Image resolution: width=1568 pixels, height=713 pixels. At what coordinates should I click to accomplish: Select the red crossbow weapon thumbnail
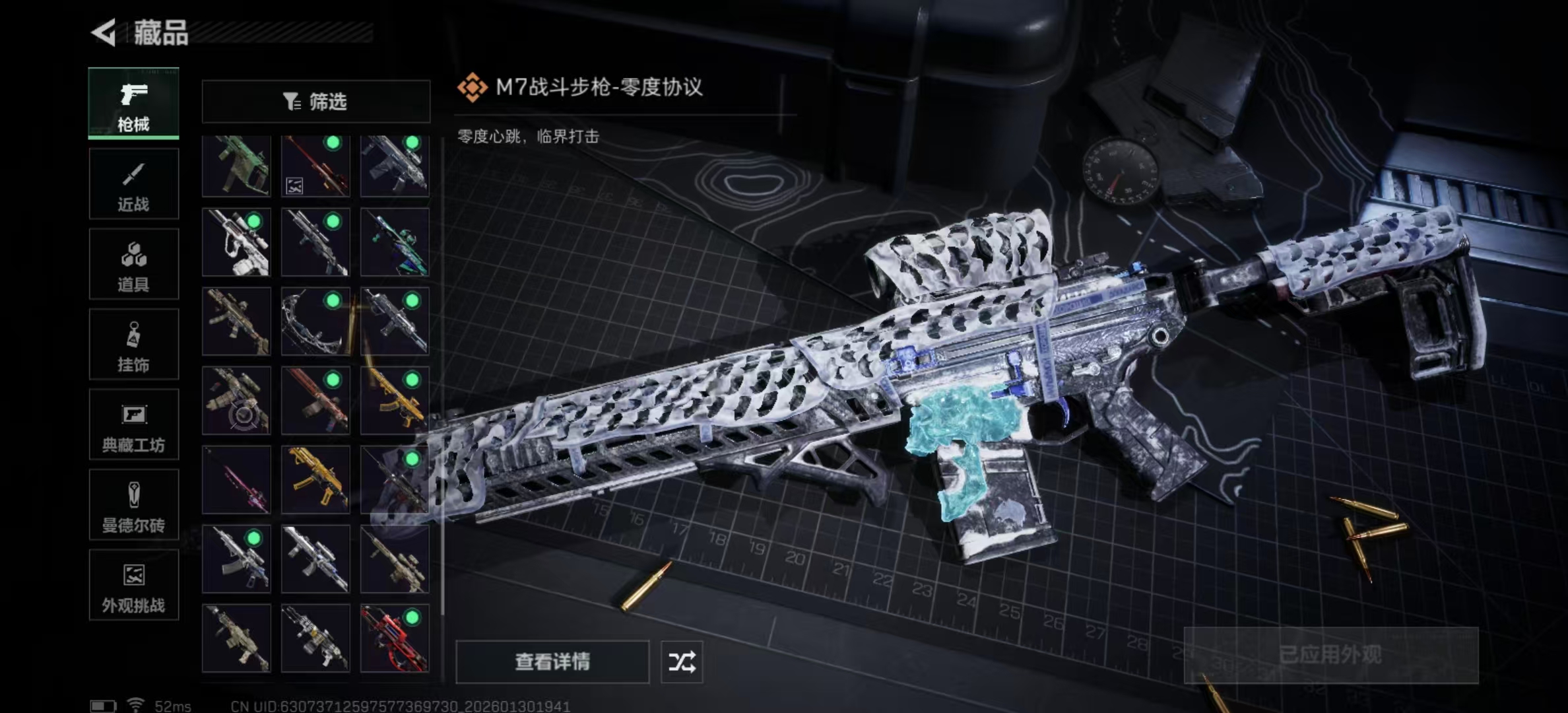[x=395, y=637]
